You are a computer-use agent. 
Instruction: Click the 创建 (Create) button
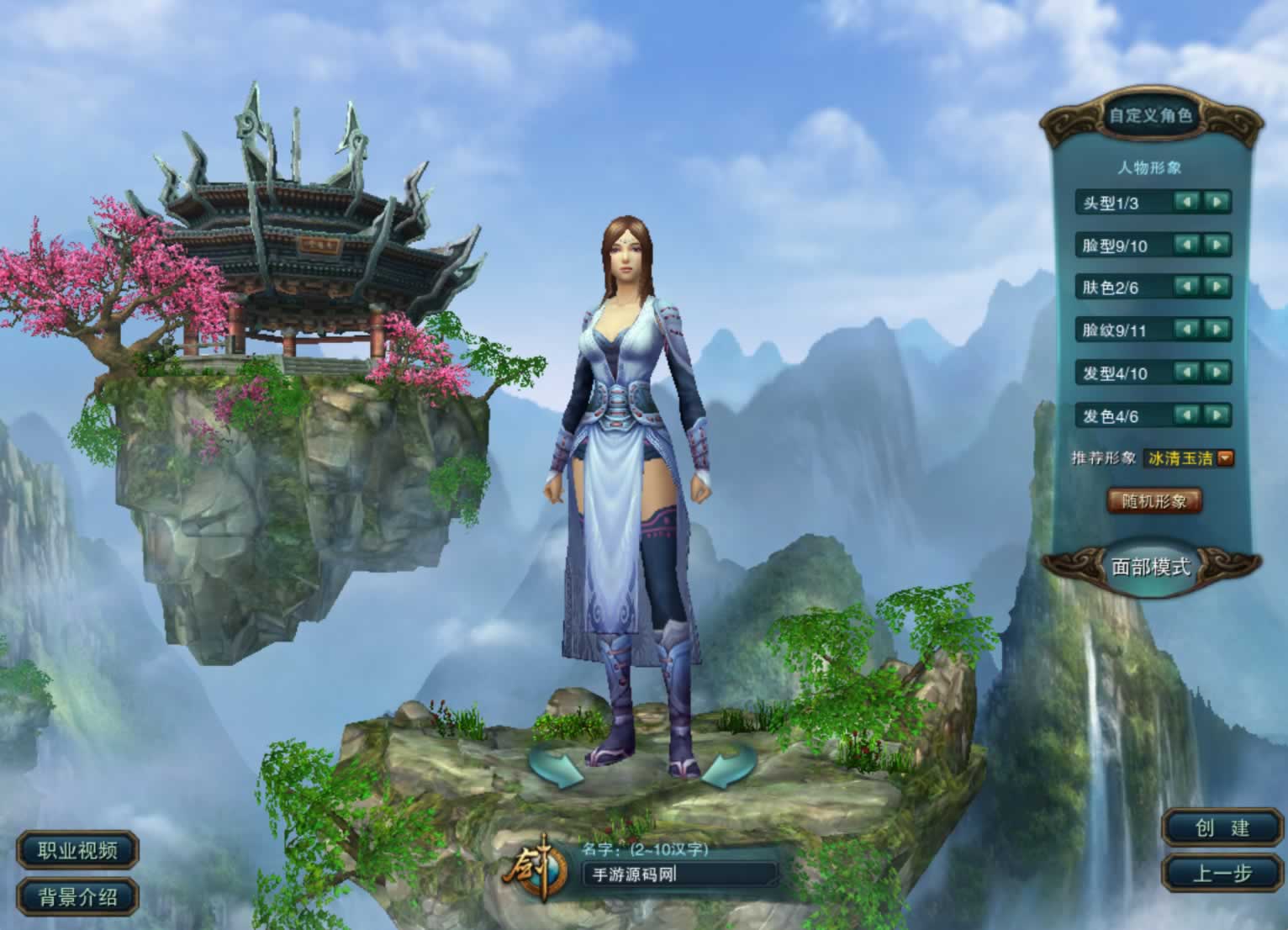tap(1222, 828)
